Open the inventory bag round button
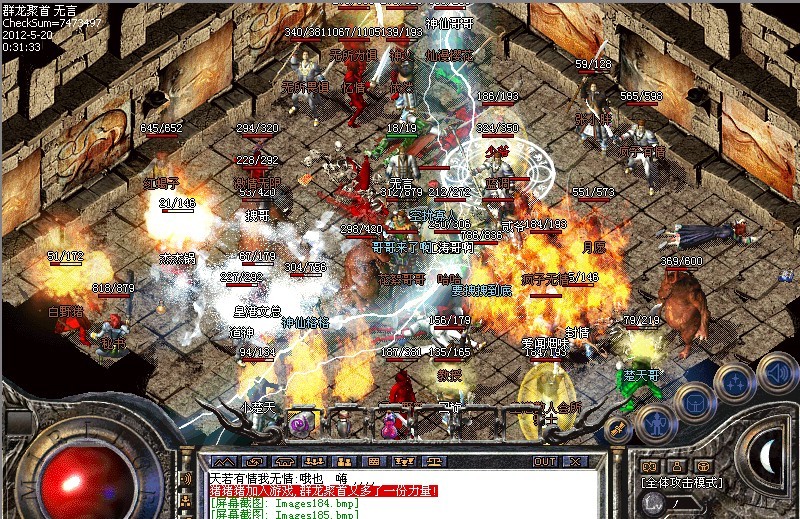The width and height of the screenshot is (800, 519). (x=692, y=401)
